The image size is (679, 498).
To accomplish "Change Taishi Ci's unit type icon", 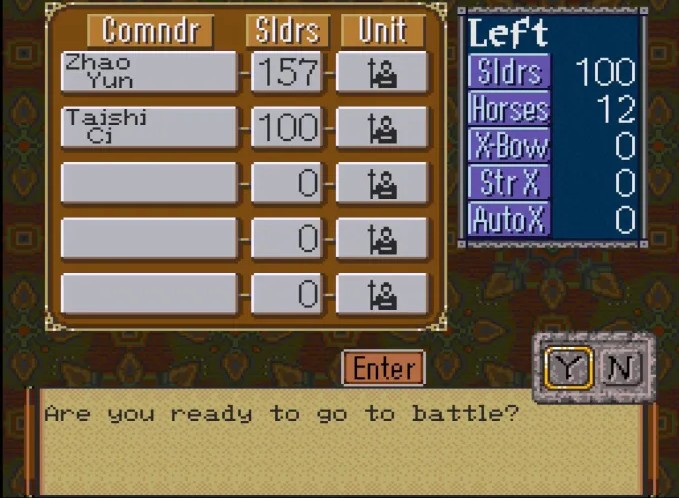I will [382, 128].
